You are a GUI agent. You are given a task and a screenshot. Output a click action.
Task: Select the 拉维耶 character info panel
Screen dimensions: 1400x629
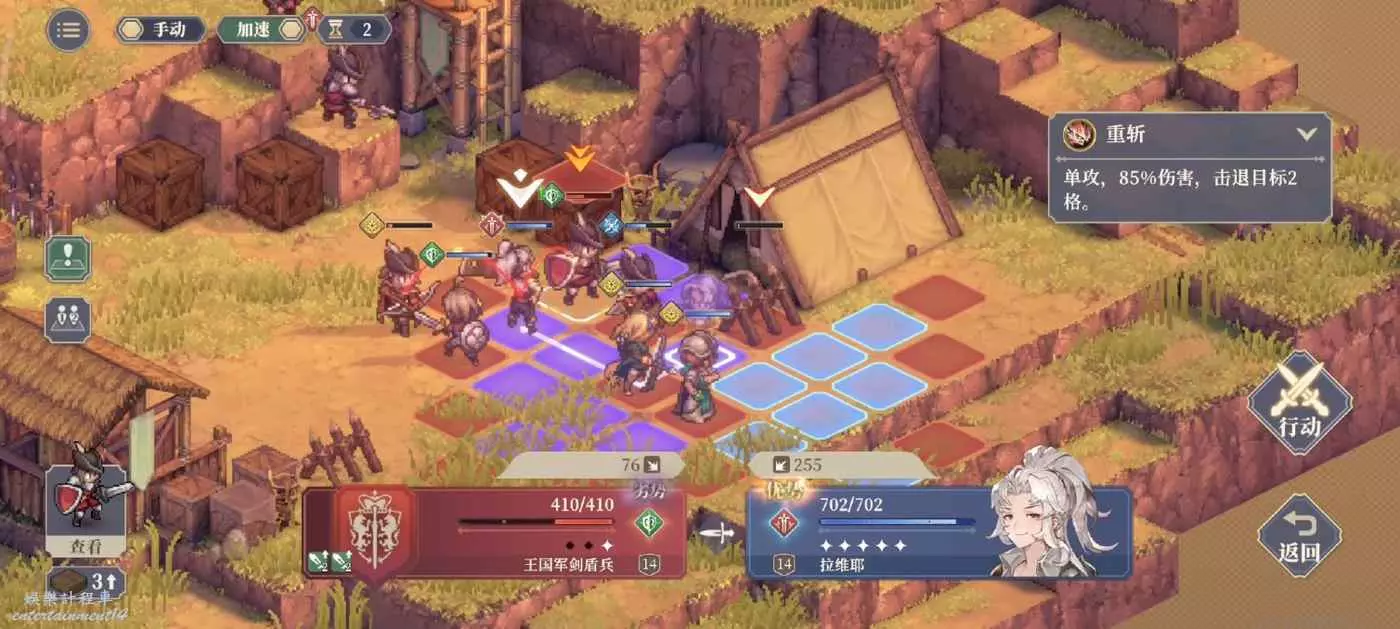coord(938,532)
